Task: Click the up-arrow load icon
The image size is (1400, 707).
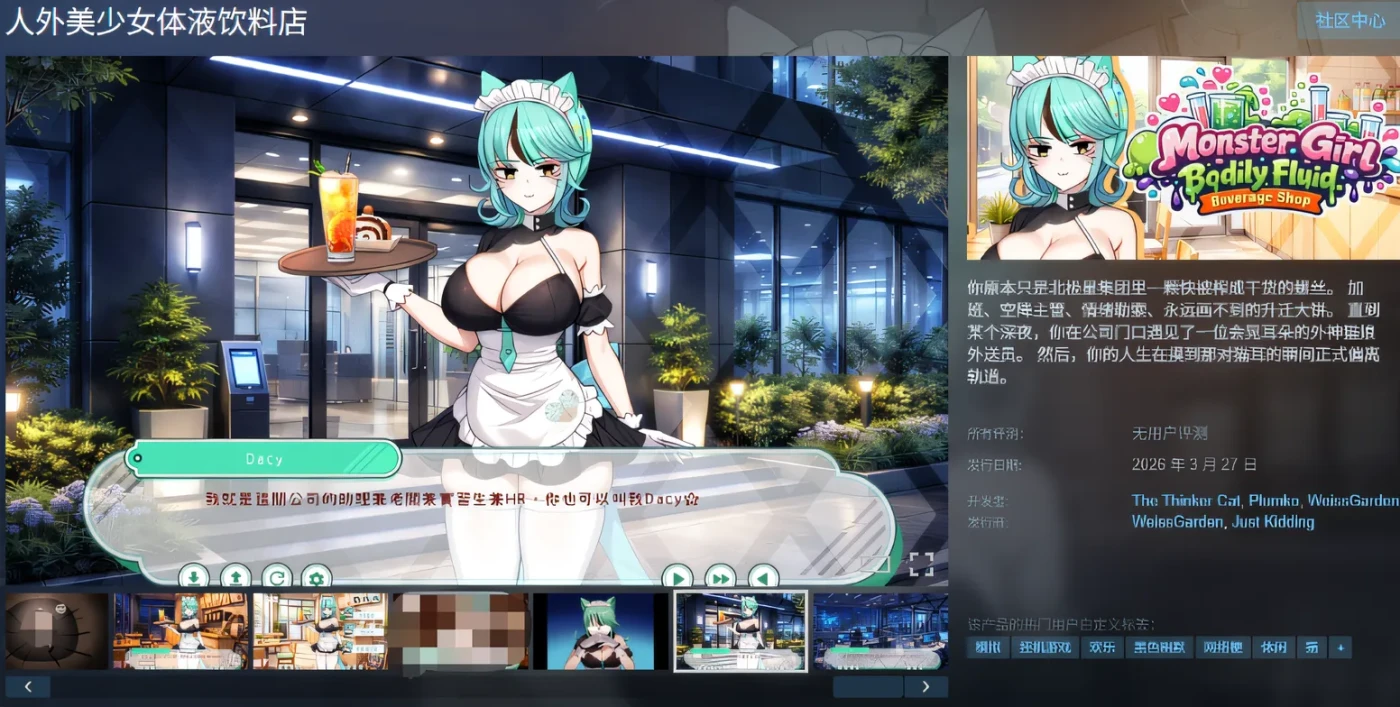Action: 235,577
